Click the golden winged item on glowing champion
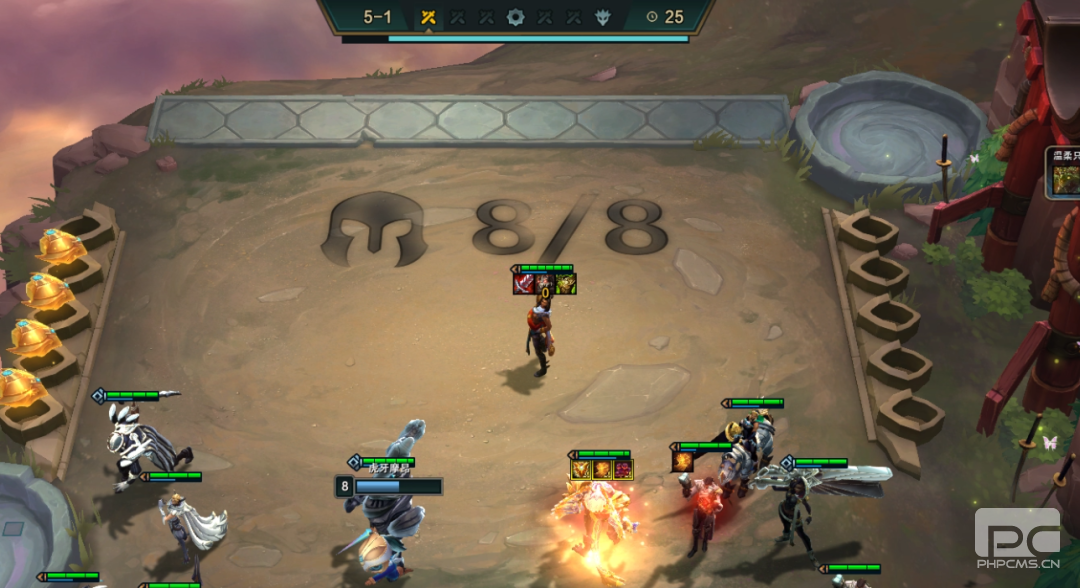The height and width of the screenshot is (588, 1080). (581, 469)
